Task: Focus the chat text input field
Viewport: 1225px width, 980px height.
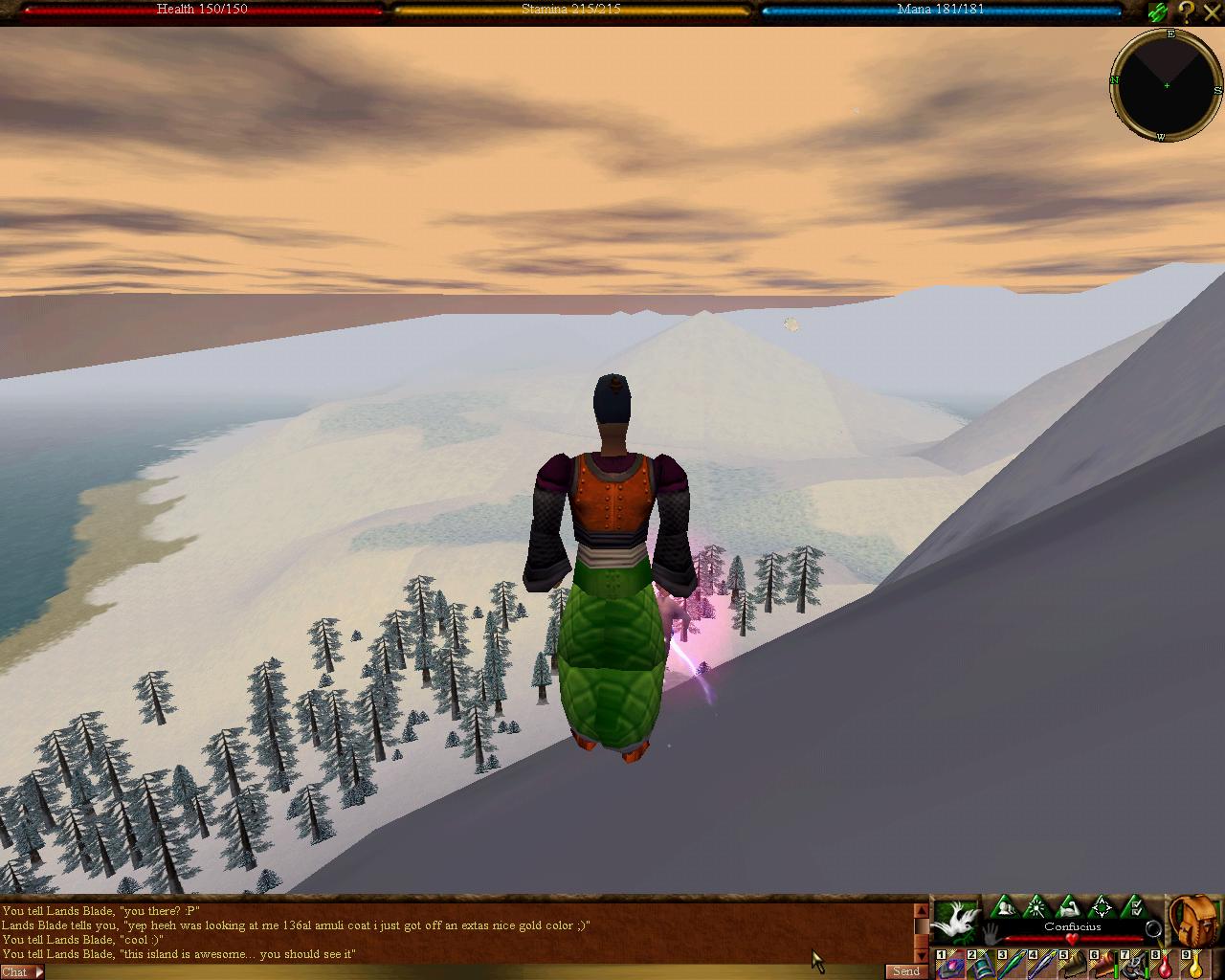Action: pyautogui.click(x=459, y=971)
